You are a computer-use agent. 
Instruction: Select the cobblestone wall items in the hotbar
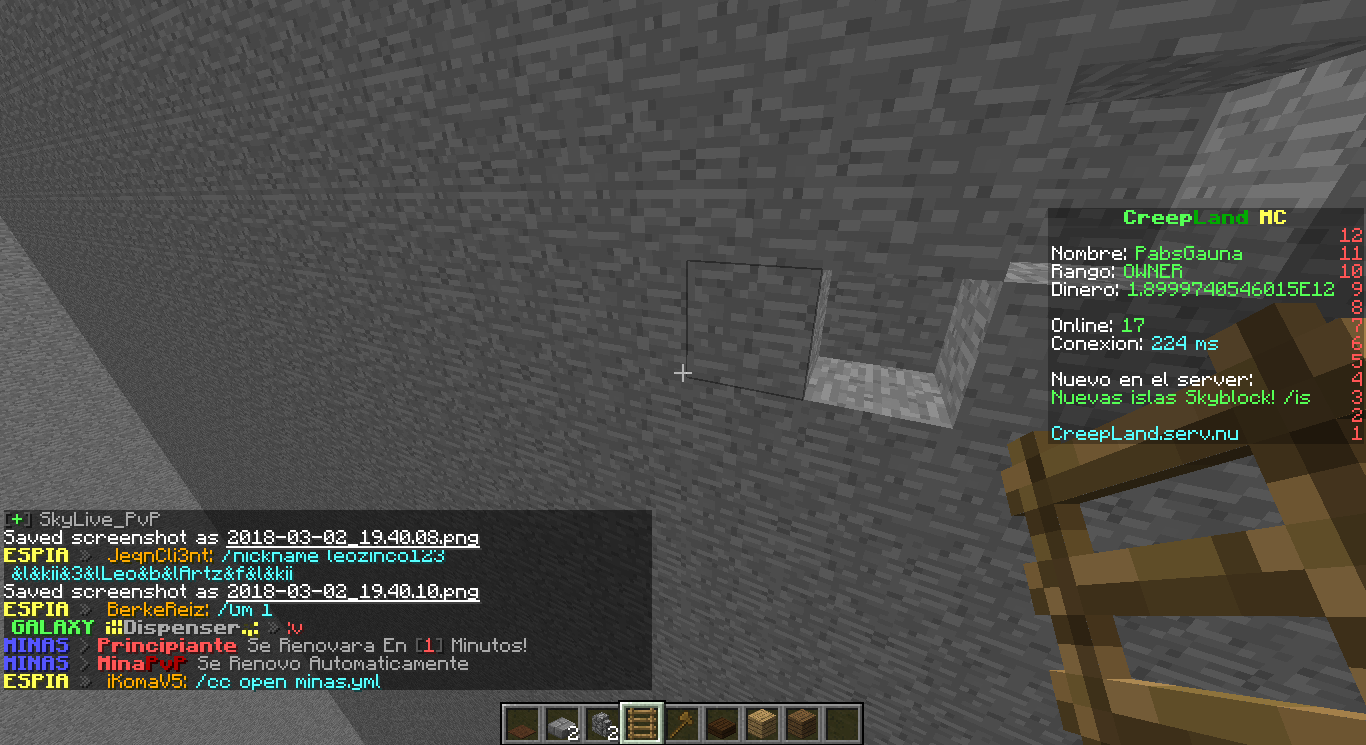[x=604, y=723]
